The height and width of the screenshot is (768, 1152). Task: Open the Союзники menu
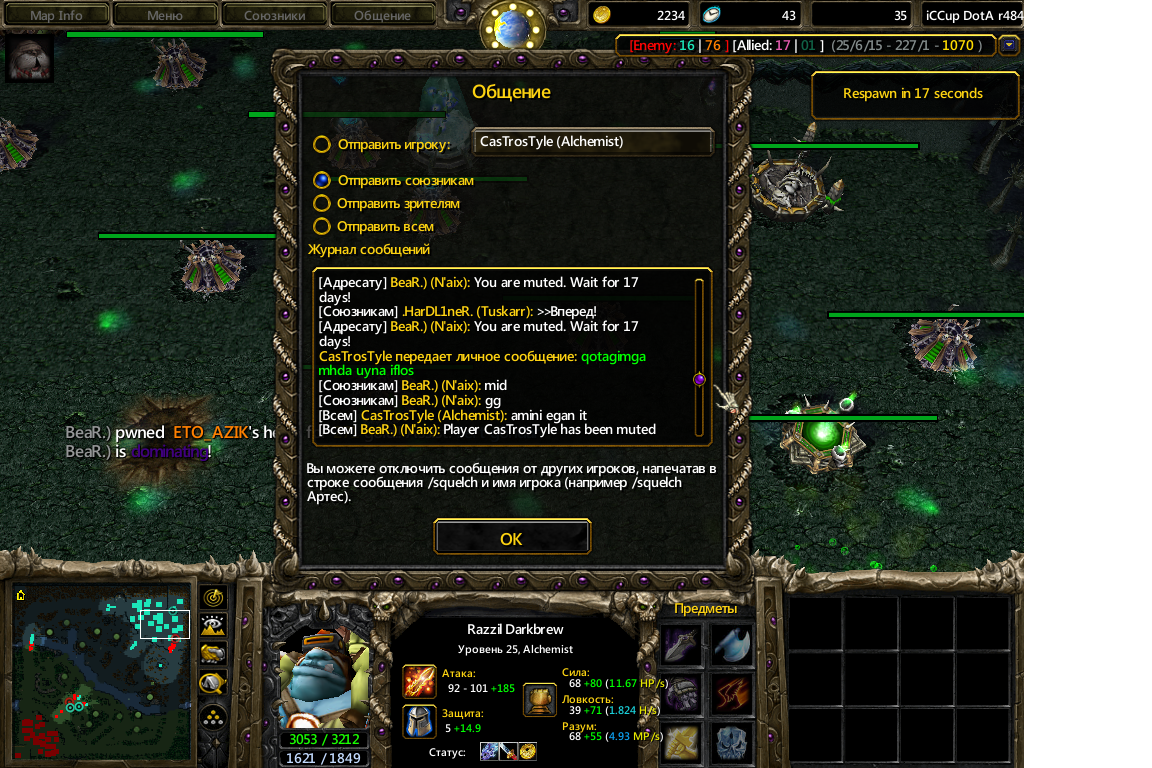(x=273, y=15)
